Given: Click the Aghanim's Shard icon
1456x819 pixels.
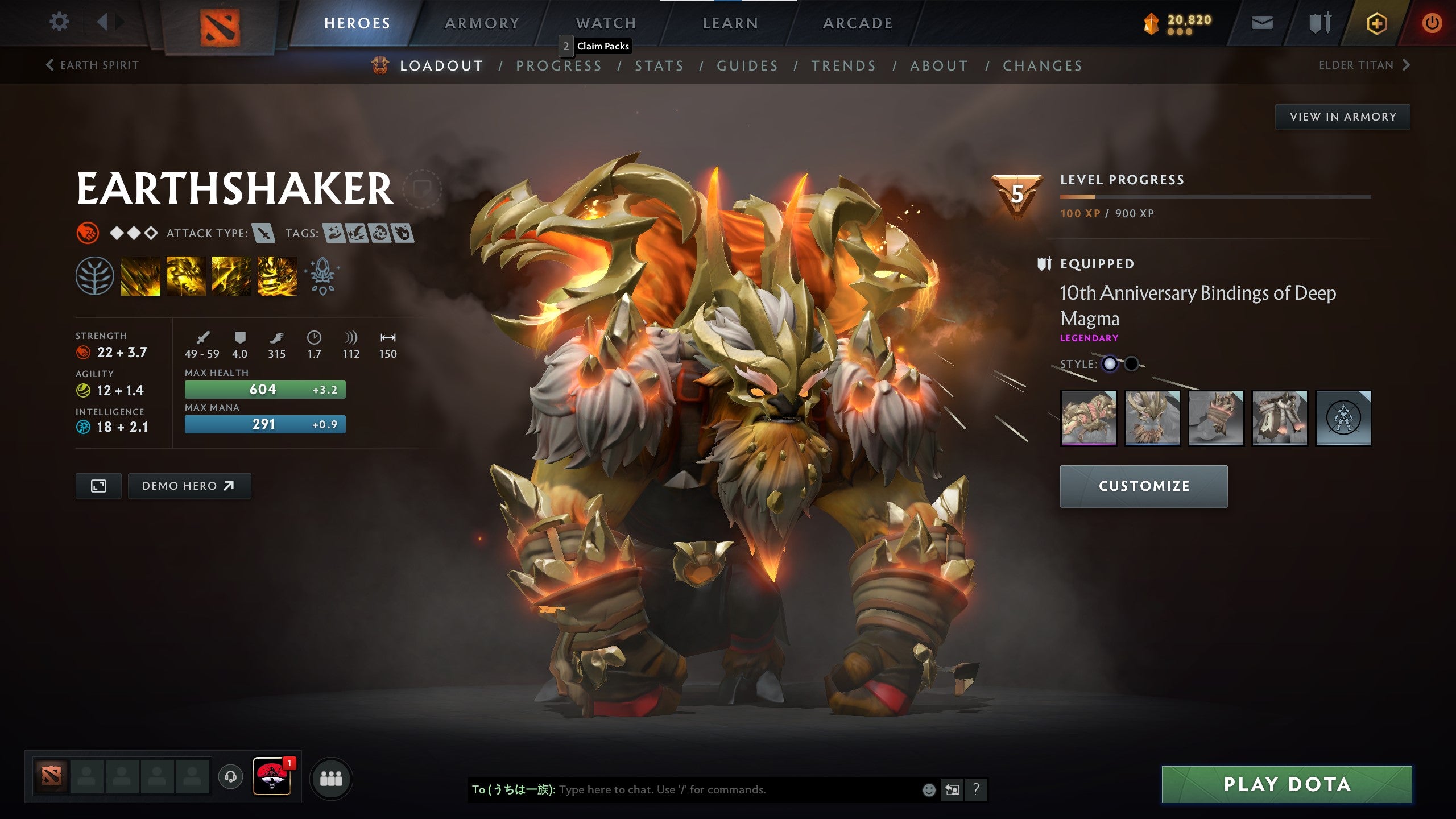Looking at the screenshot, I should [x=321, y=278].
